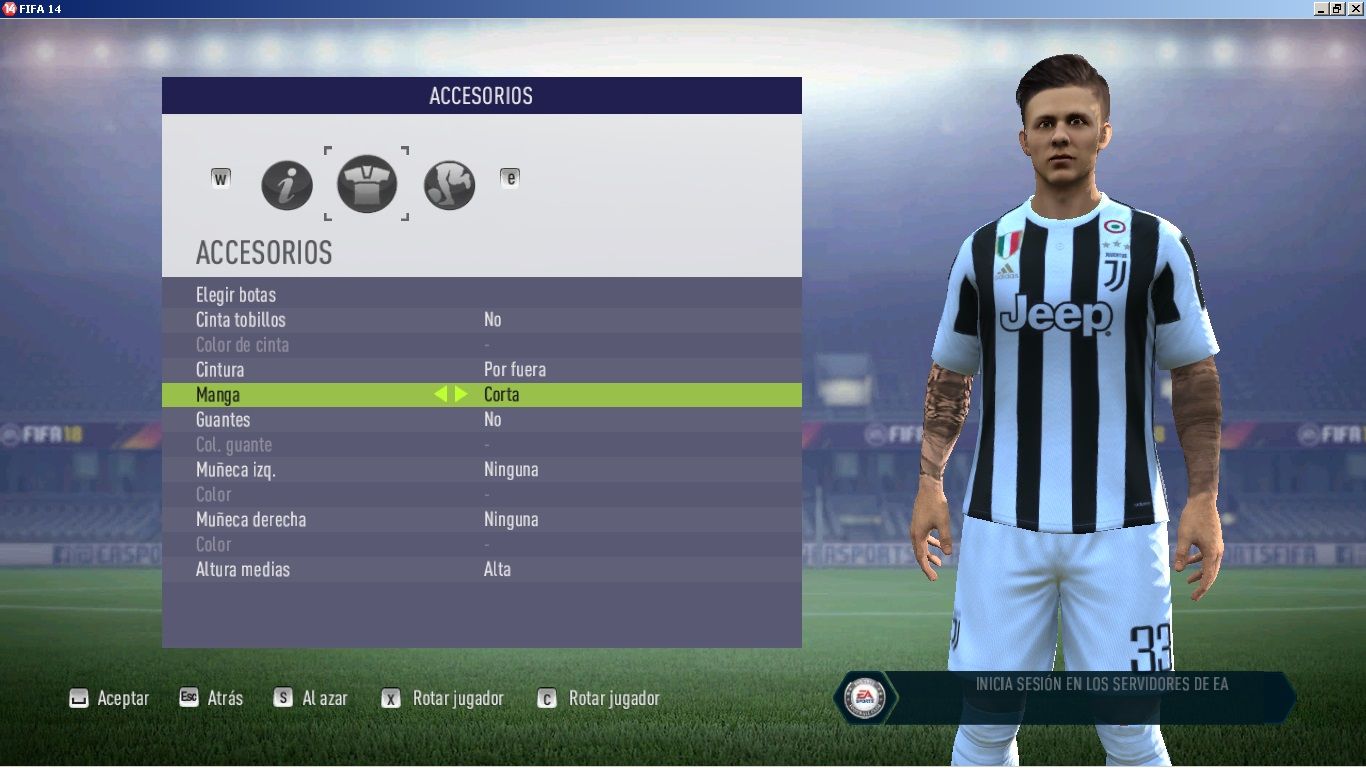Click the right arrow on Manga
The height and width of the screenshot is (768, 1366).
(x=461, y=395)
